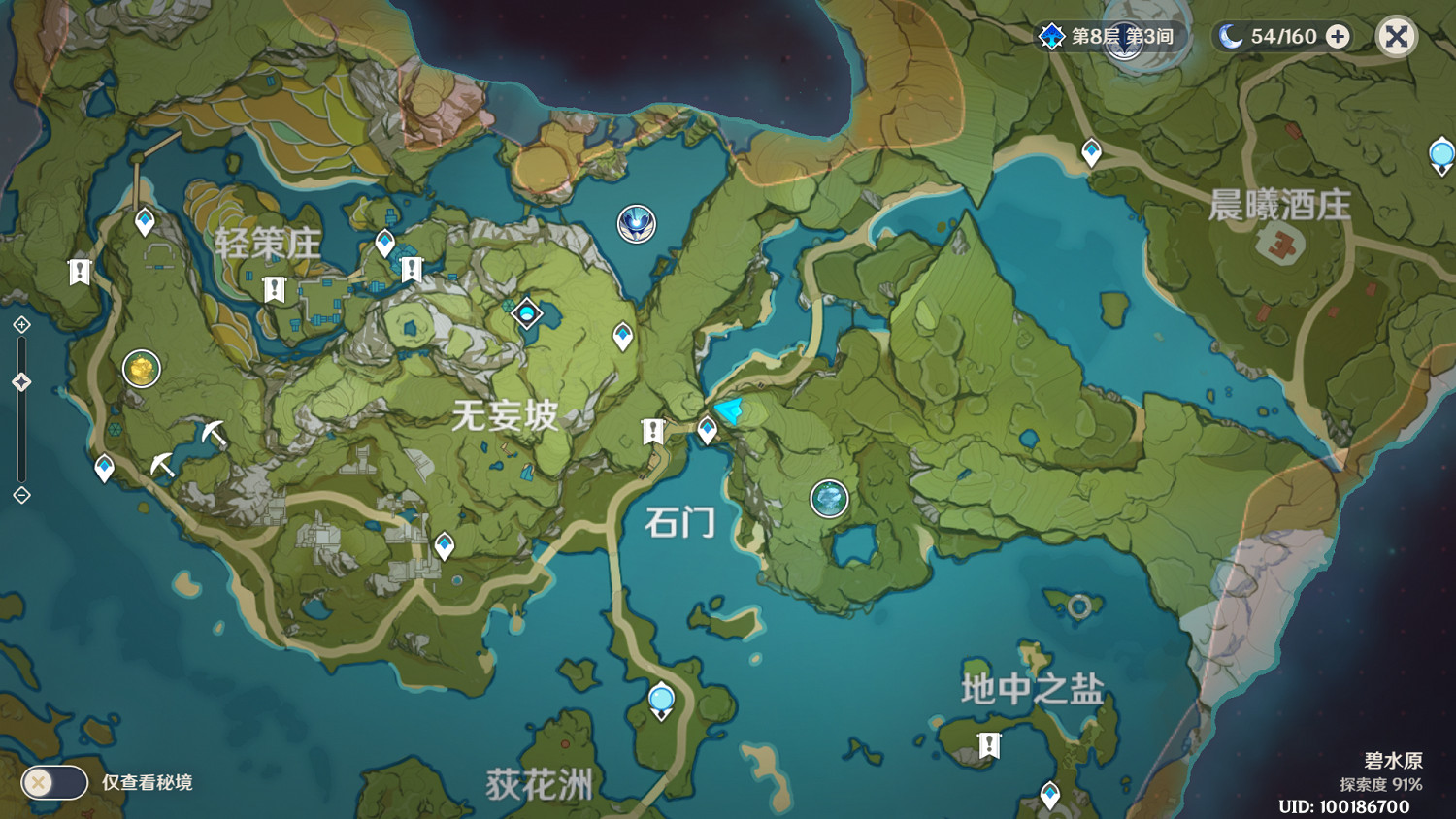The image size is (1456, 819).
Task: Click the flag pin marker at 地中之盐
Action: tap(988, 742)
